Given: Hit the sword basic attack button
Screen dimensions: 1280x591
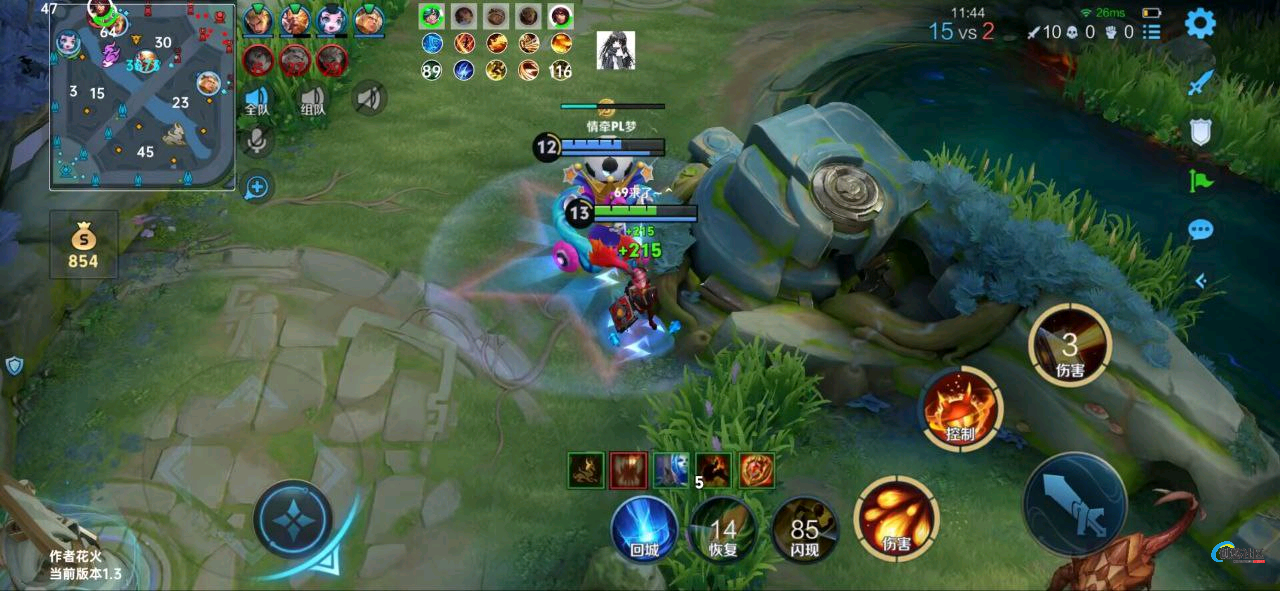Looking at the screenshot, I should coord(1075,503).
